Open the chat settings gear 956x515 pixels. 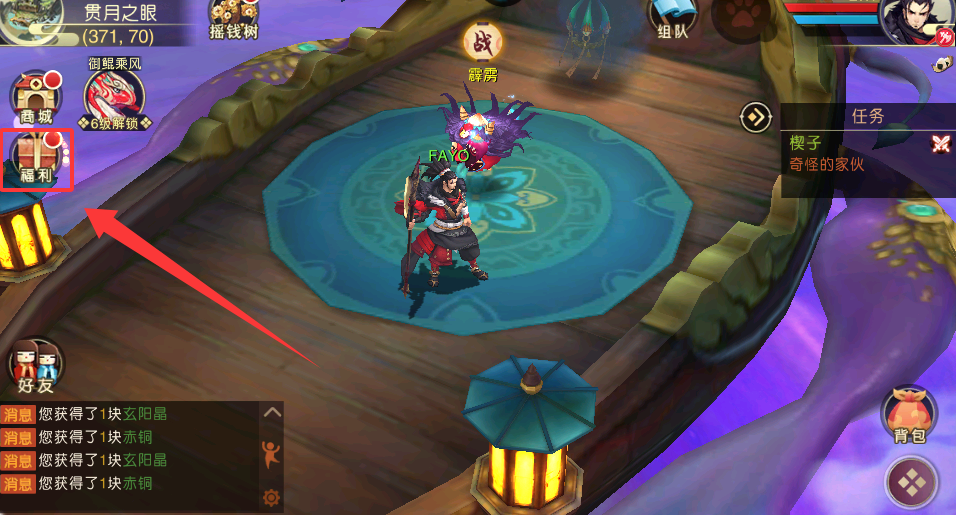pyautogui.click(x=271, y=497)
